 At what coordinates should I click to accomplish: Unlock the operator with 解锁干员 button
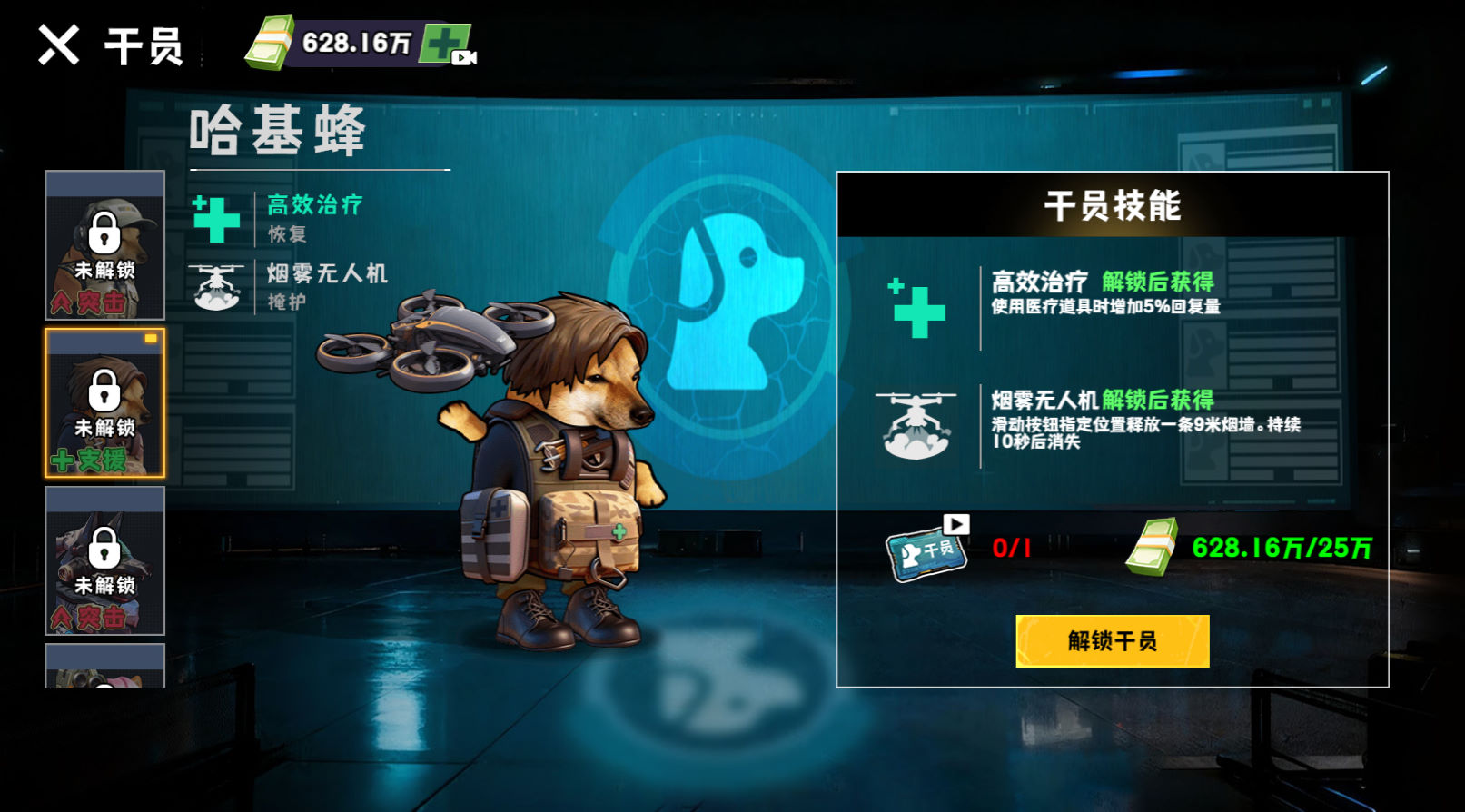point(1112,641)
